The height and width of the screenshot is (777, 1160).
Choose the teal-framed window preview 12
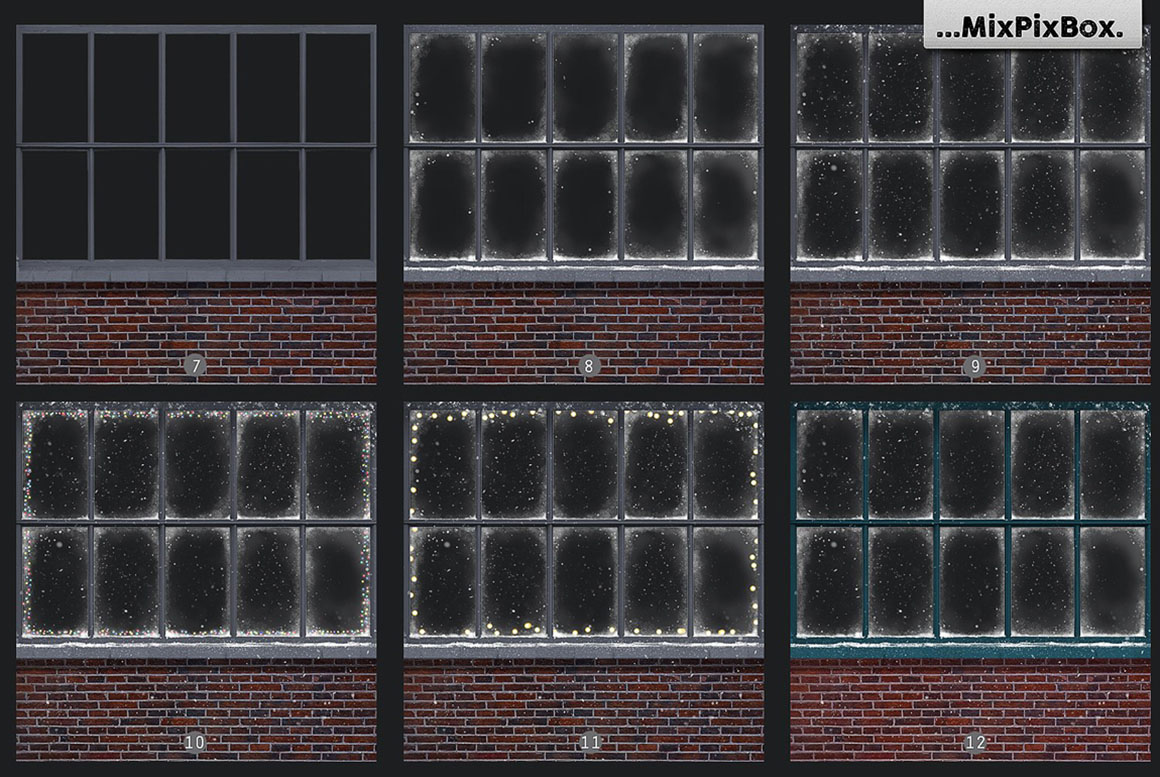970,581
